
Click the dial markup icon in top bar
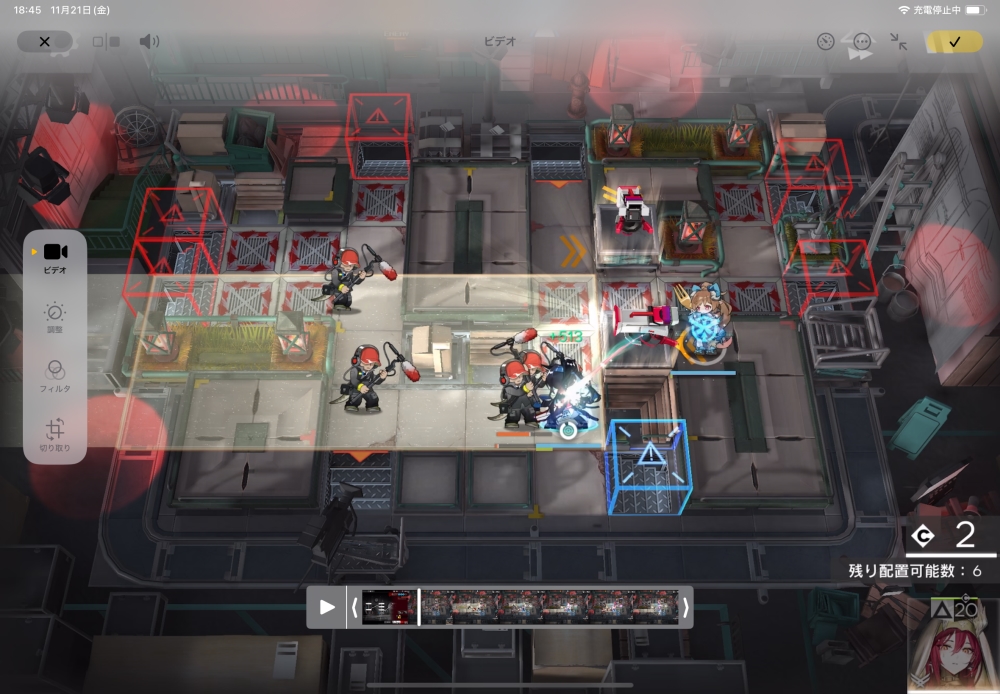pyautogui.click(x=825, y=42)
